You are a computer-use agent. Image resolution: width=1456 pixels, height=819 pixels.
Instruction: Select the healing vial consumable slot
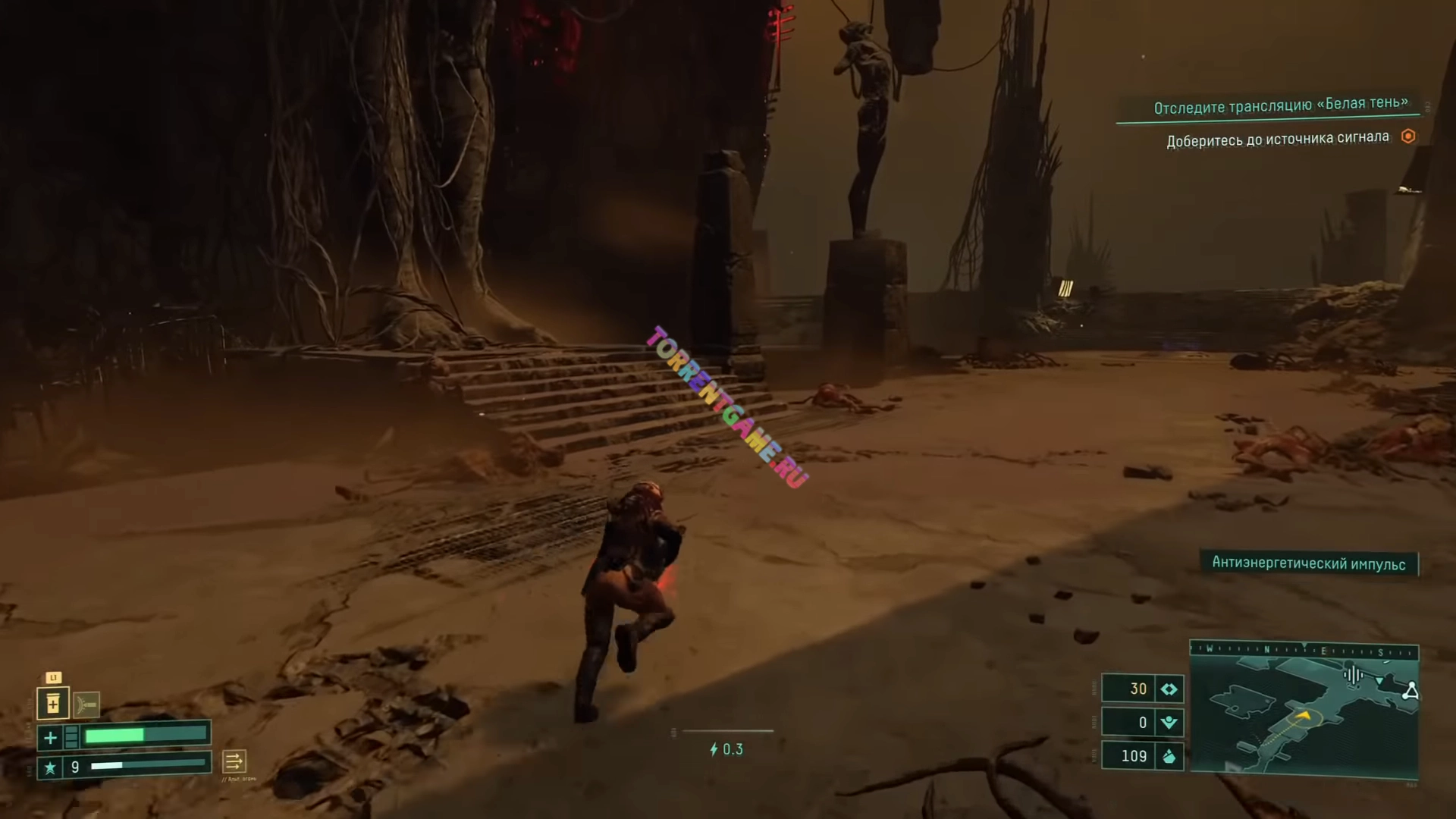click(53, 704)
